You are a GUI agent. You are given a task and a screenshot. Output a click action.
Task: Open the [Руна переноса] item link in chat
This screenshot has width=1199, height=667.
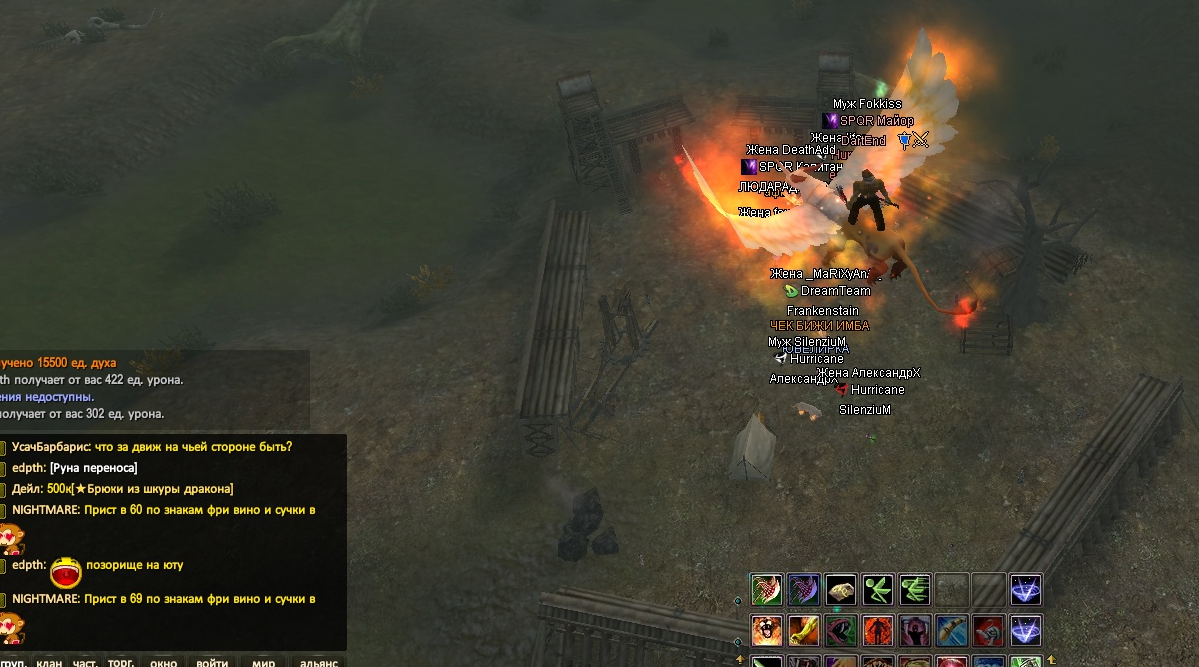click(x=94, y=468)
